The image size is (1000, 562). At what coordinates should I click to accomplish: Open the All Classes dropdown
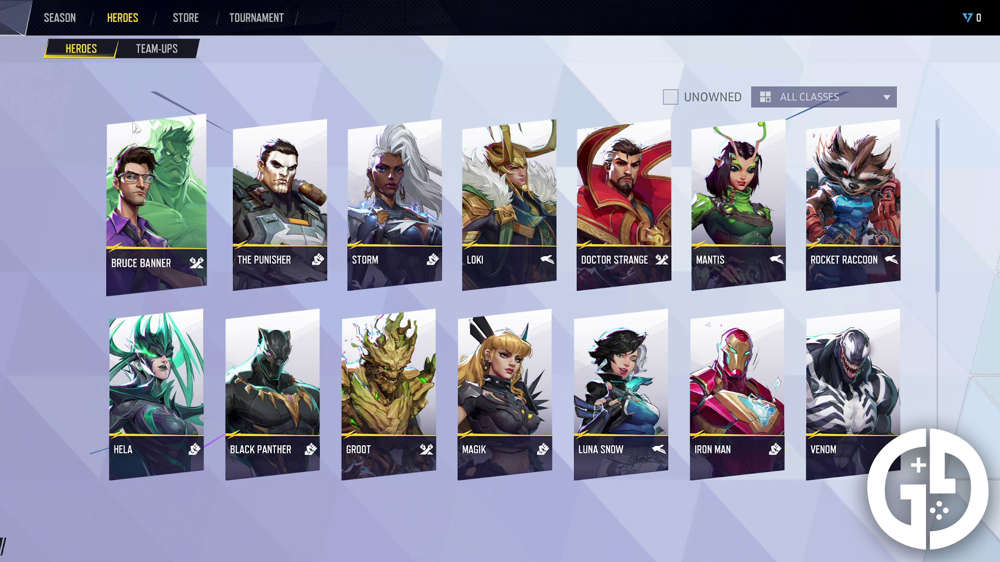coord(823,97)
